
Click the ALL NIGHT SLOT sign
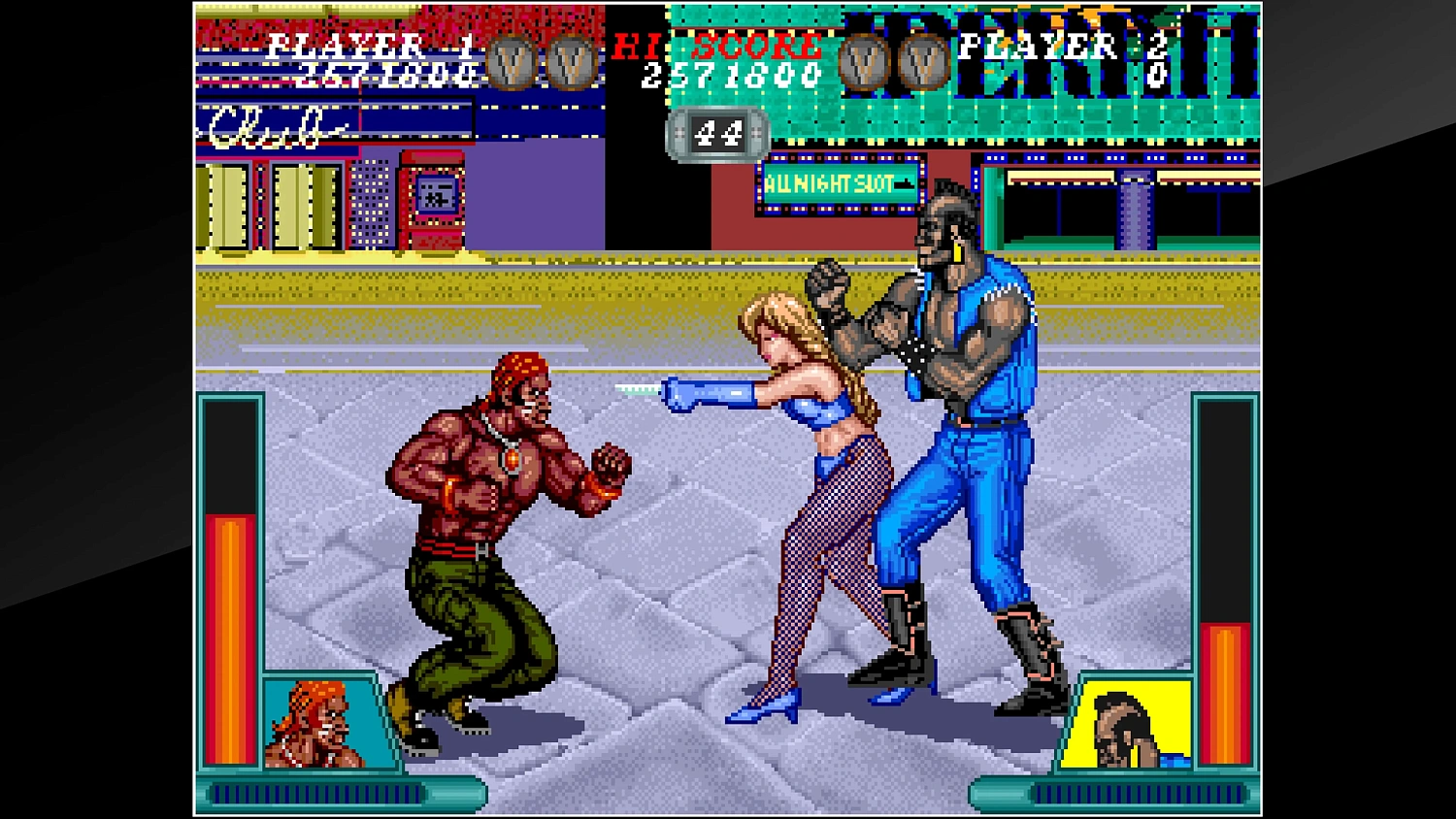point(841,180)
